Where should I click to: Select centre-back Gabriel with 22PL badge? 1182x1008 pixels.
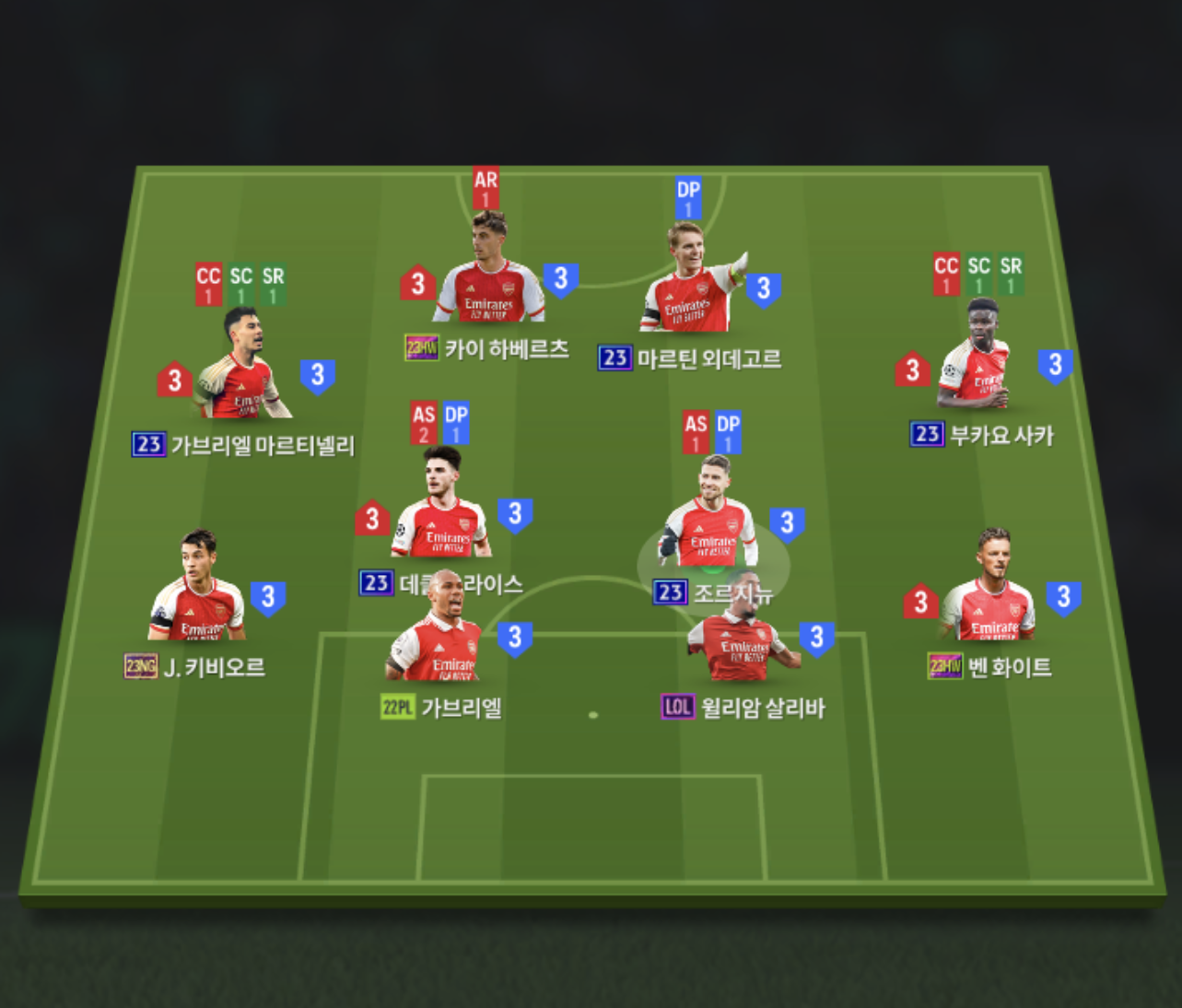coord(437,636)
